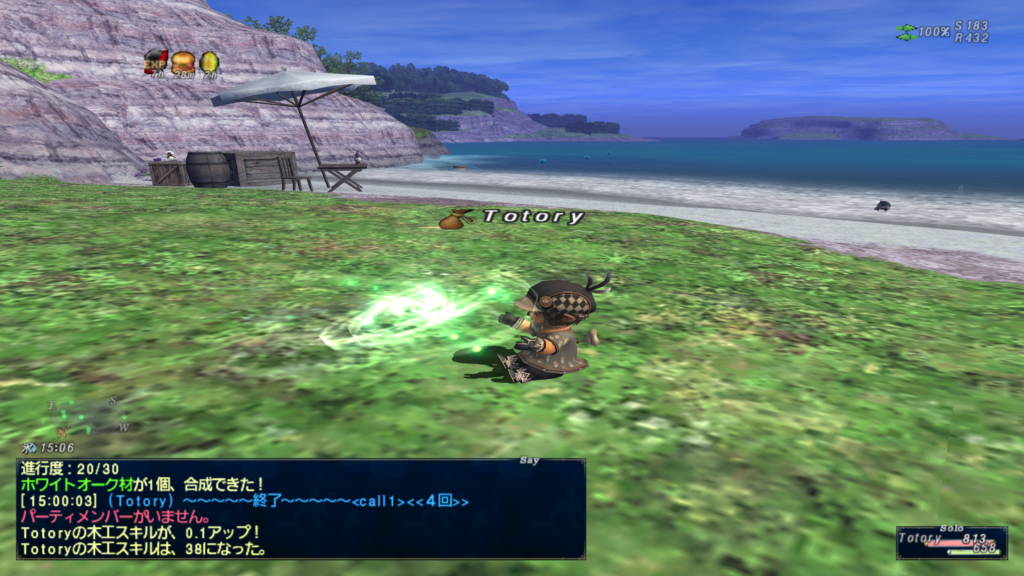The width and height of the screenshot is (1024, 576).
Task: Open the chat log window
Action: coord(300,508)
